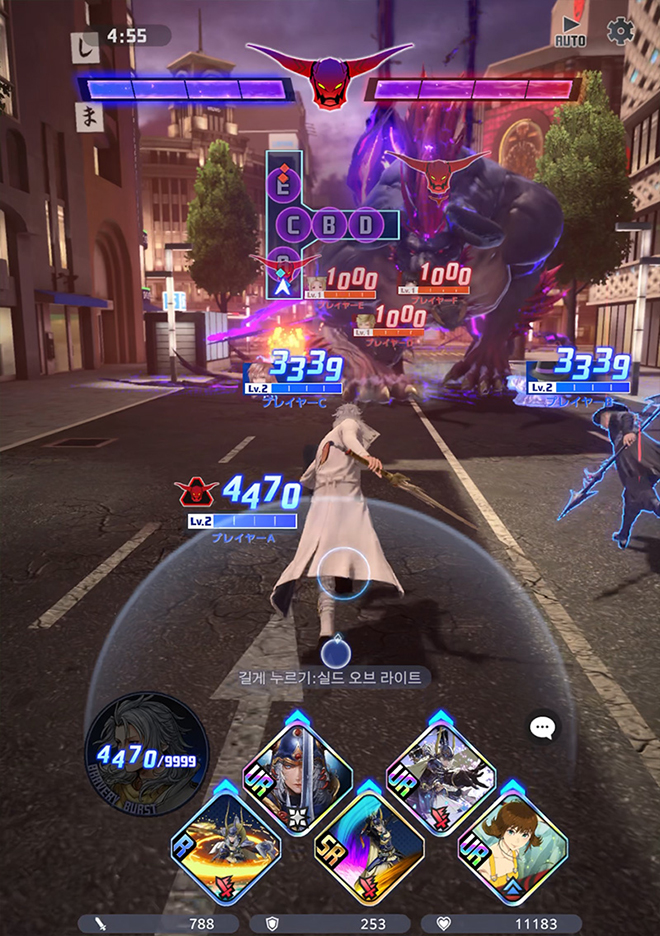Choose the UR dark dragoon ability card
Viewport: 660px width, 936px height.
click(x=441, y=769)
